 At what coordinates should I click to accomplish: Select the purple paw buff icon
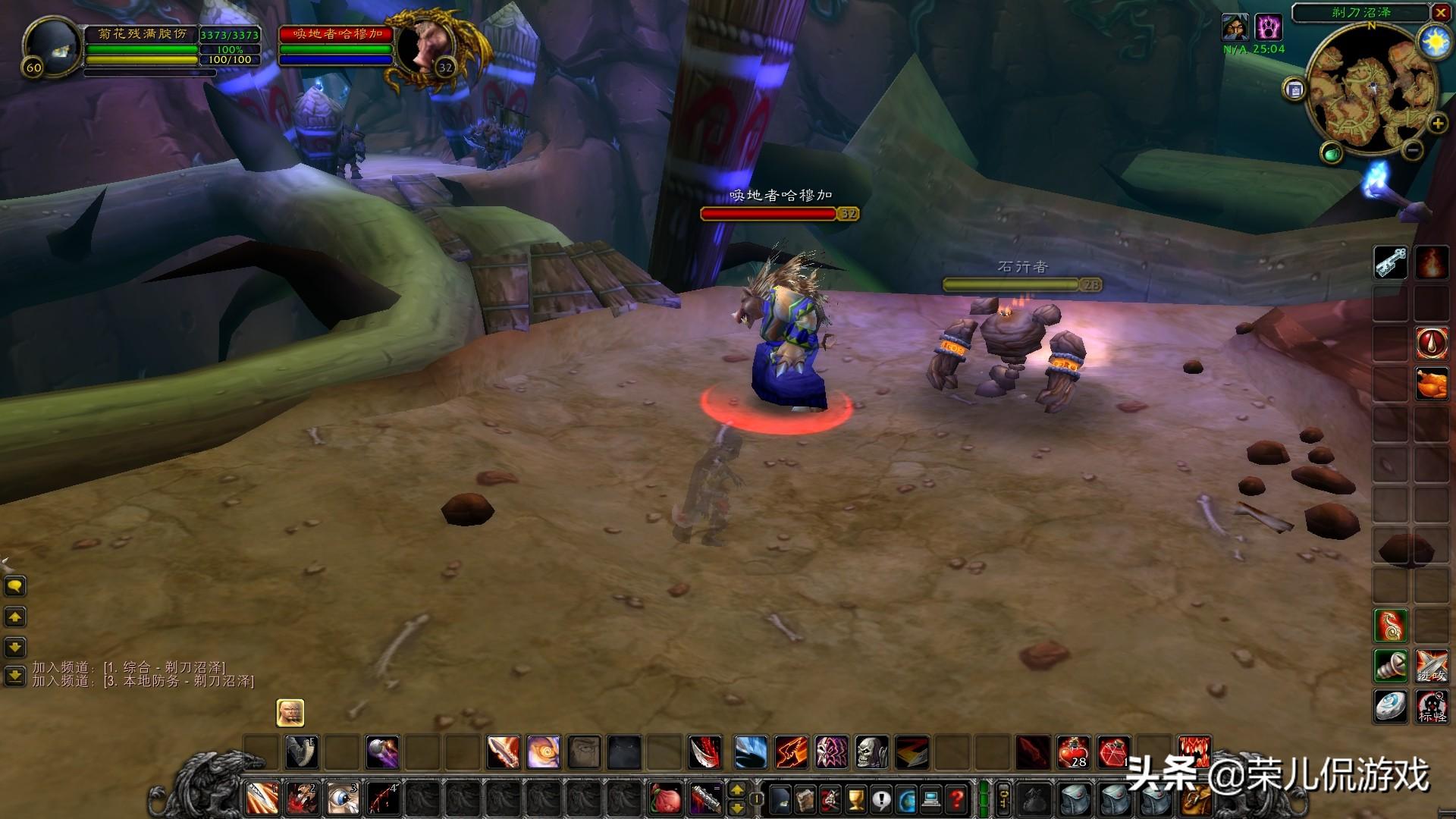coord(1268,28)
